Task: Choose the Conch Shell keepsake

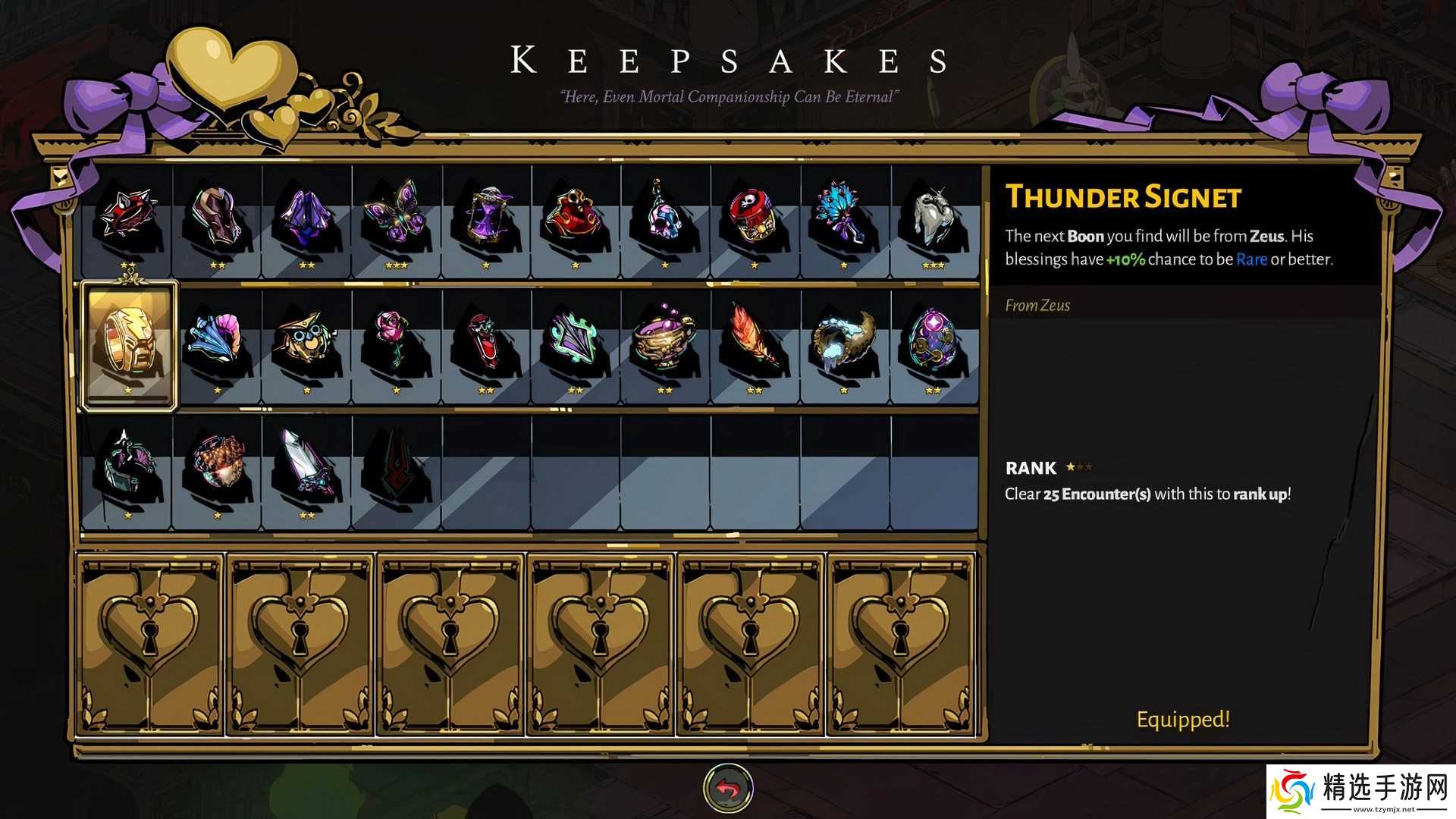Action: (217, 344)
